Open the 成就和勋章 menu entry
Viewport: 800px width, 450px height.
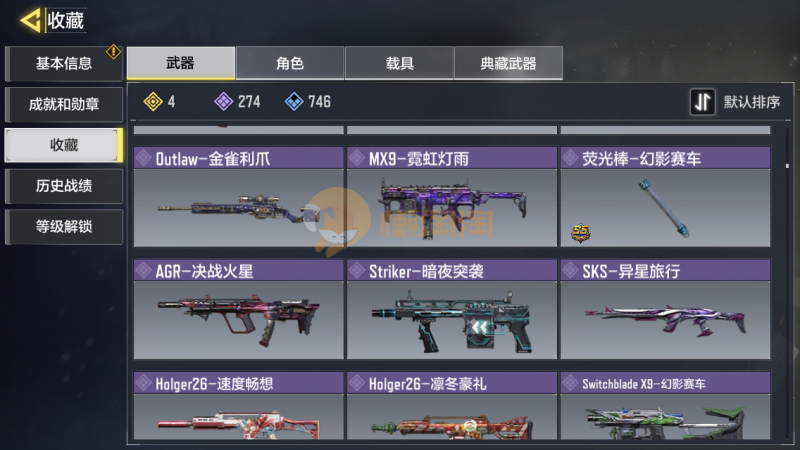64,104
